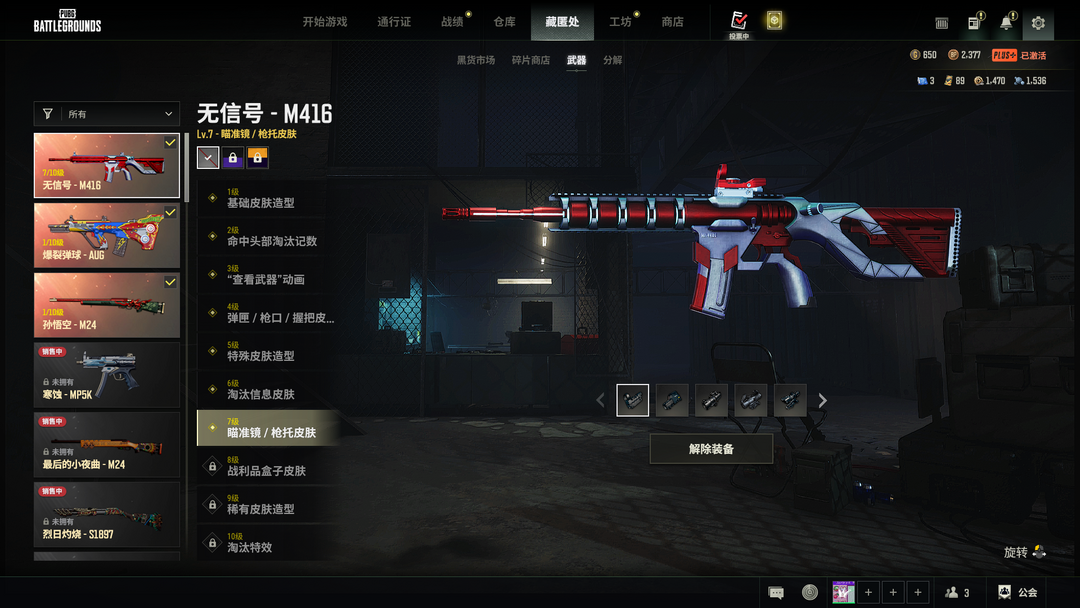Switch to the 通行证 tab
The height and width of the screenshot is (608, 1080).
click(394, 22)
